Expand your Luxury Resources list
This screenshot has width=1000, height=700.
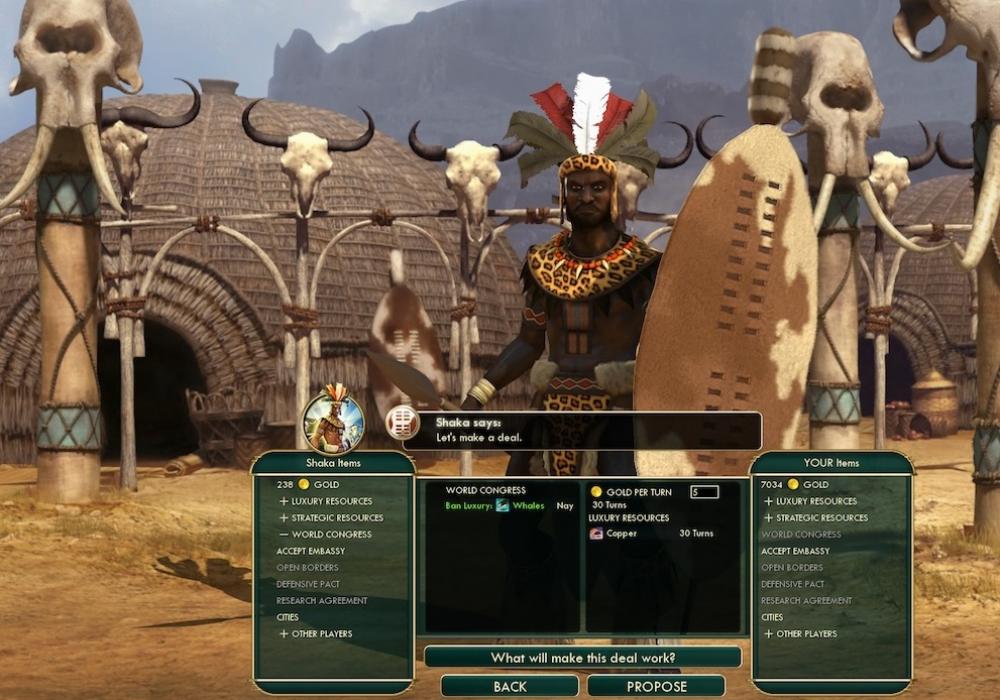pyautogui.click(x=810, y=501)
